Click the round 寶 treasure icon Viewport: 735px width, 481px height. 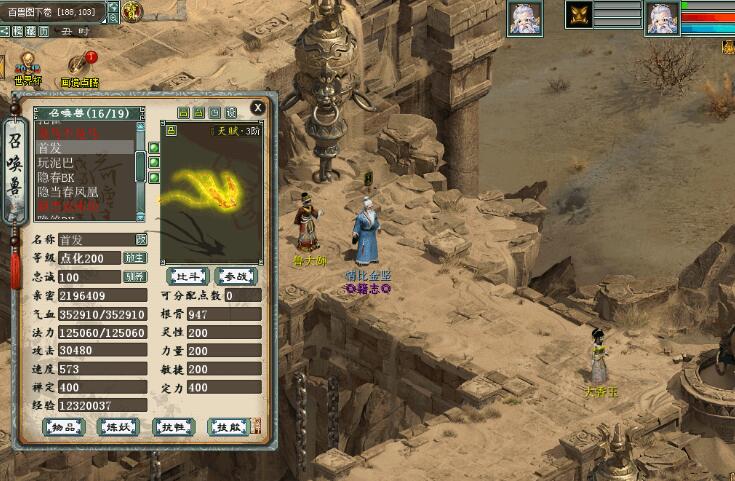click(x=134, y=12)
